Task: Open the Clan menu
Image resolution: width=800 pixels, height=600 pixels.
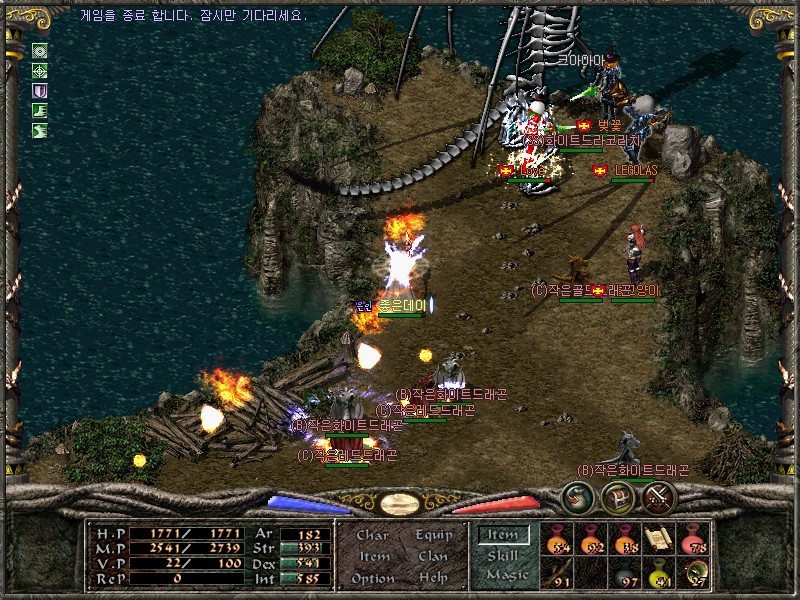Action: (433, 556)
